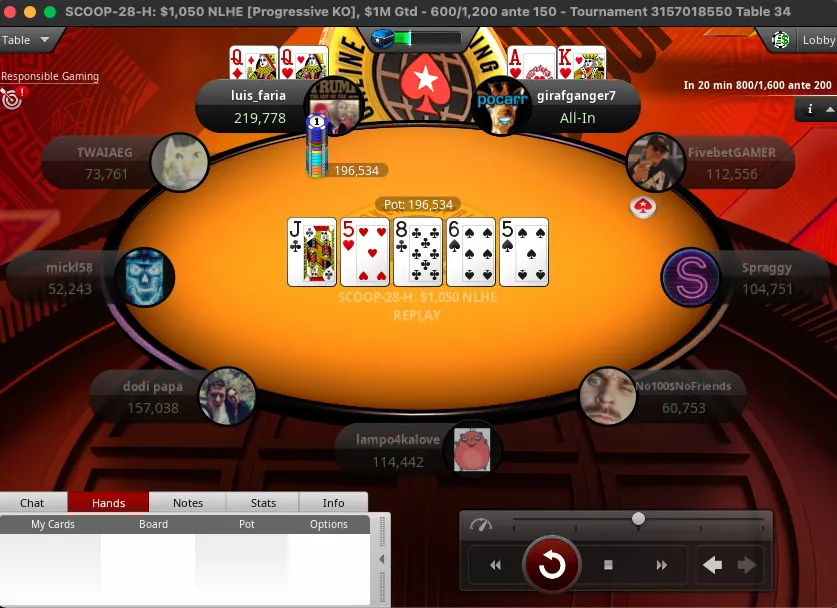Select the Info tab
This screenshot has height=608, width=837.
point(333,503)
